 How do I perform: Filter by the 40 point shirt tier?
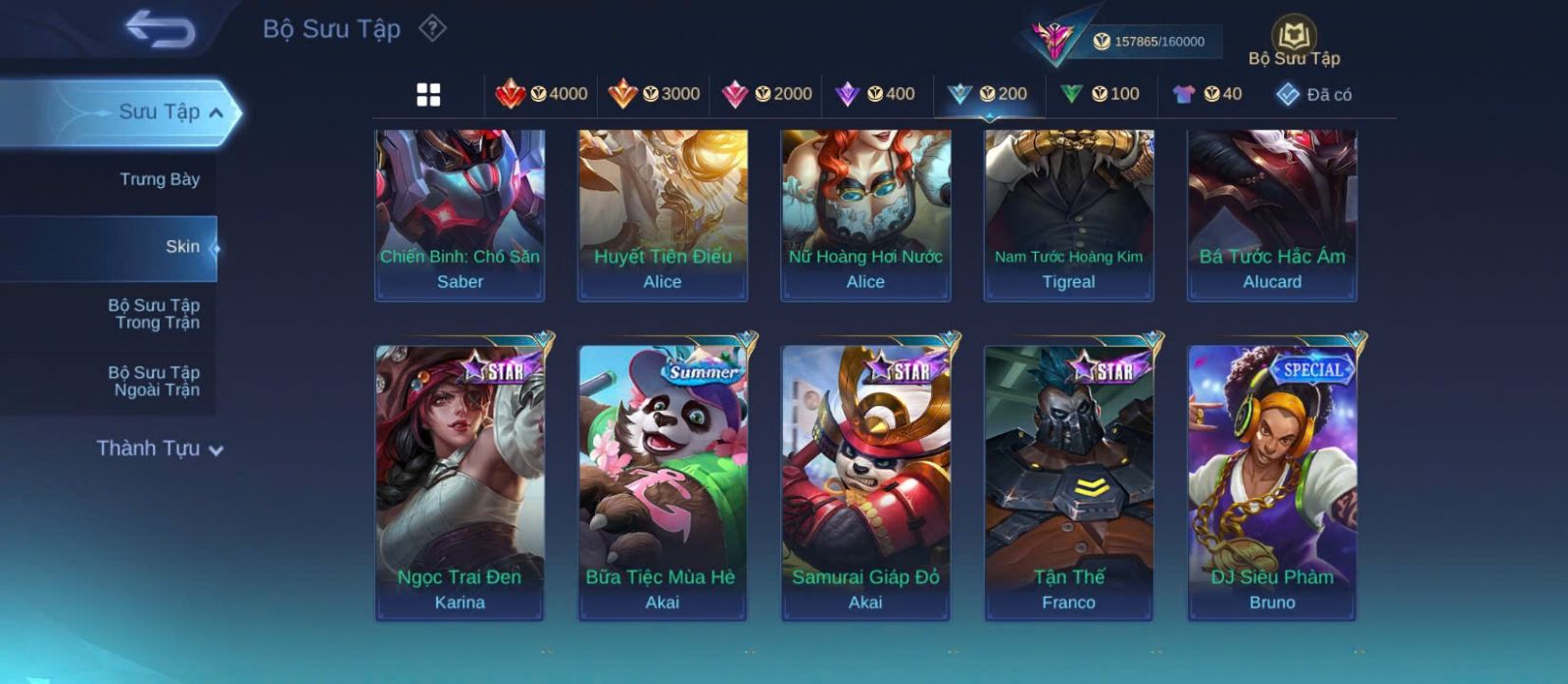[x=1207, y=94]
